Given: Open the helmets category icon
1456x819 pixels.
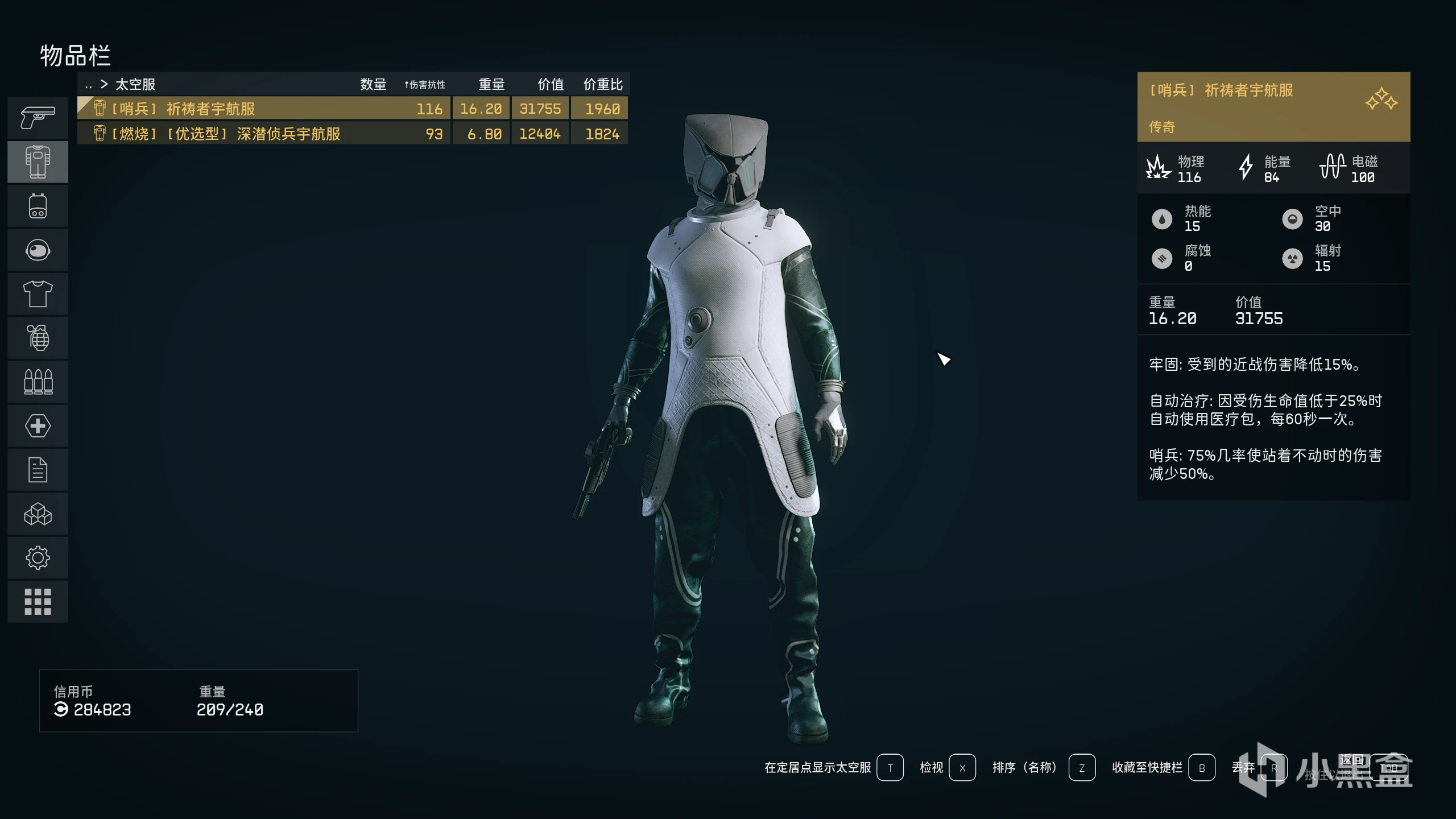Looking at the screenshot, I should 38,250.
